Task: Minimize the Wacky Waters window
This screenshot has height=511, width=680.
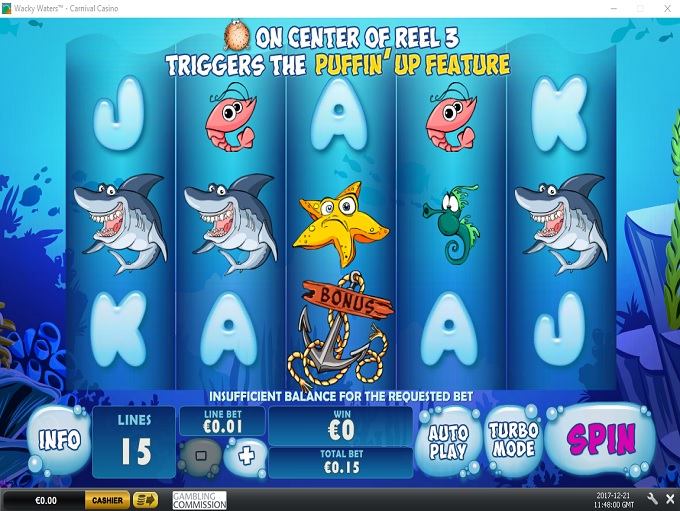Action: point(611,8)
